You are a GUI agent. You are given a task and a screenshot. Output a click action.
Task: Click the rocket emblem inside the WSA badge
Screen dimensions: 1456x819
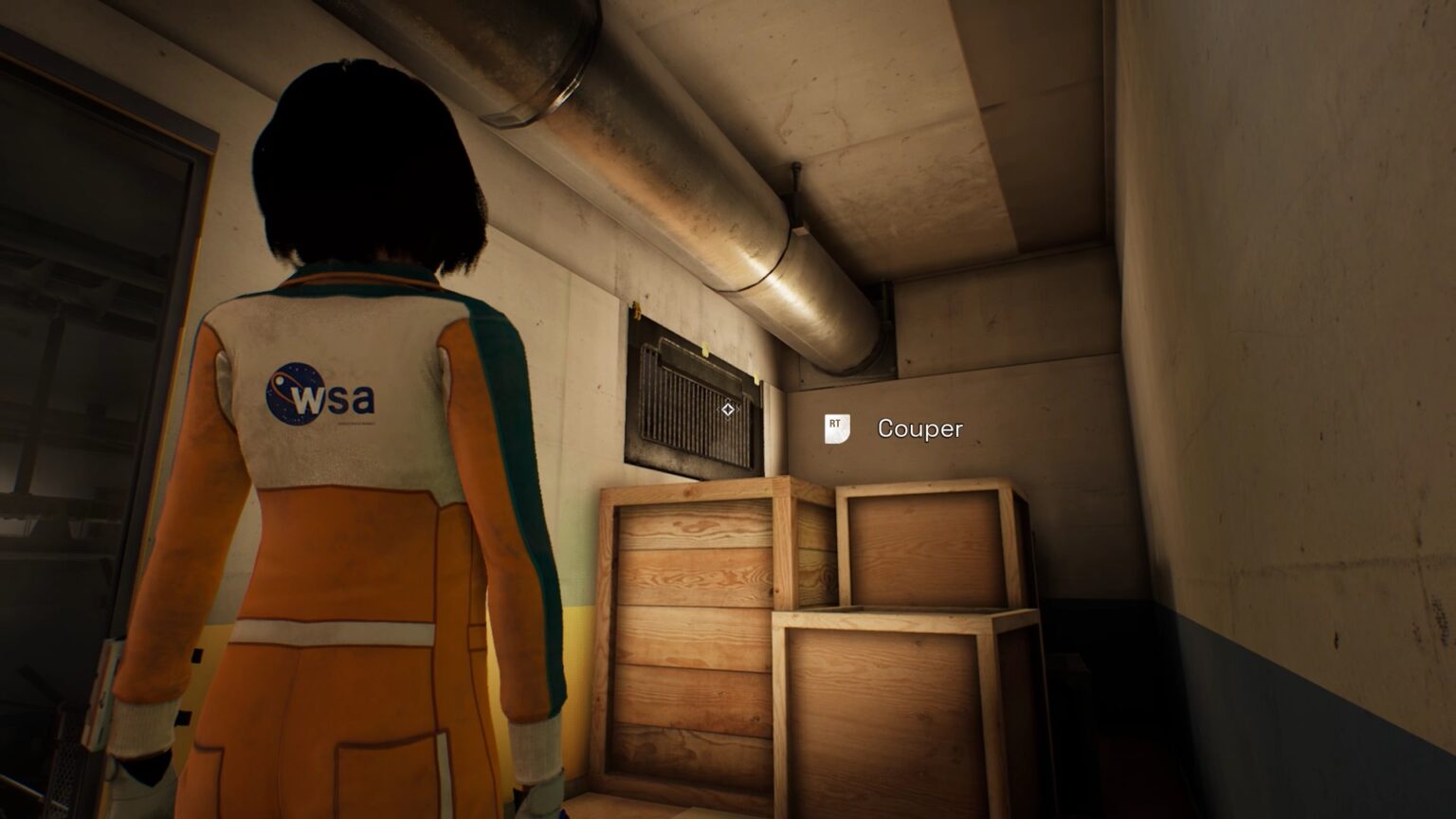282,382
